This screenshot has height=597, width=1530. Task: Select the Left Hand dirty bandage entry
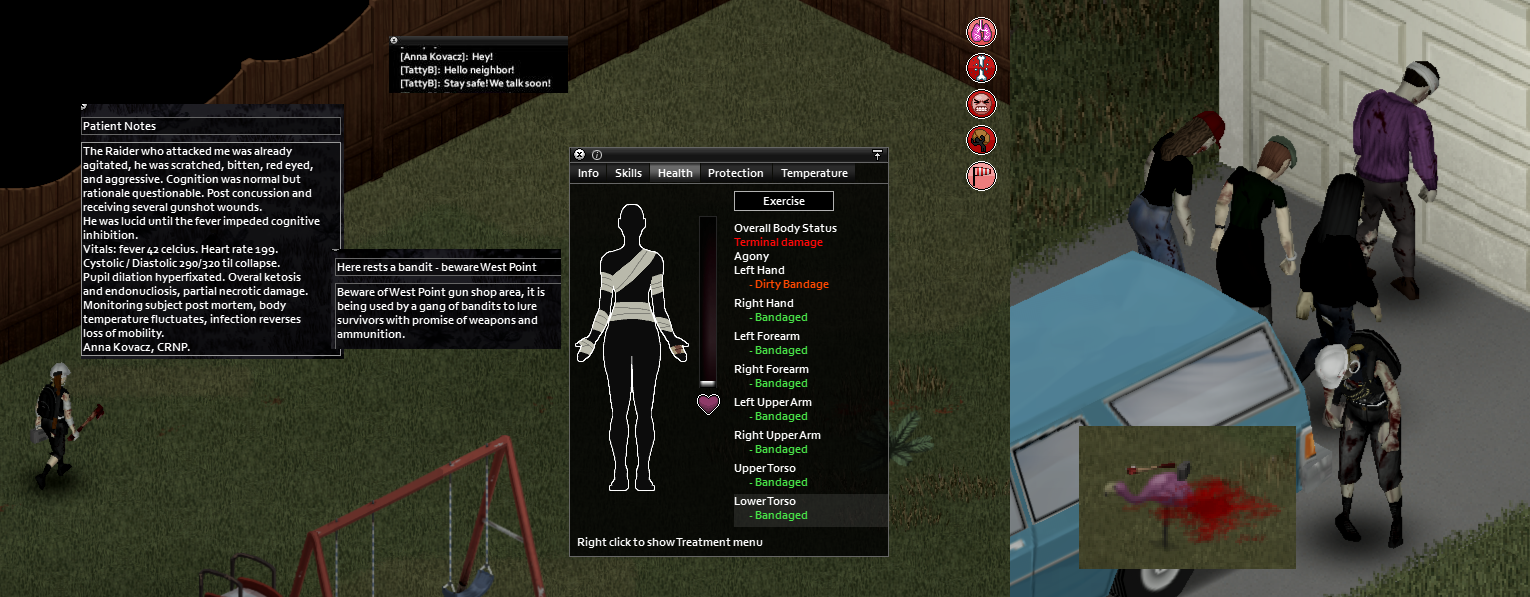(791, 284)
